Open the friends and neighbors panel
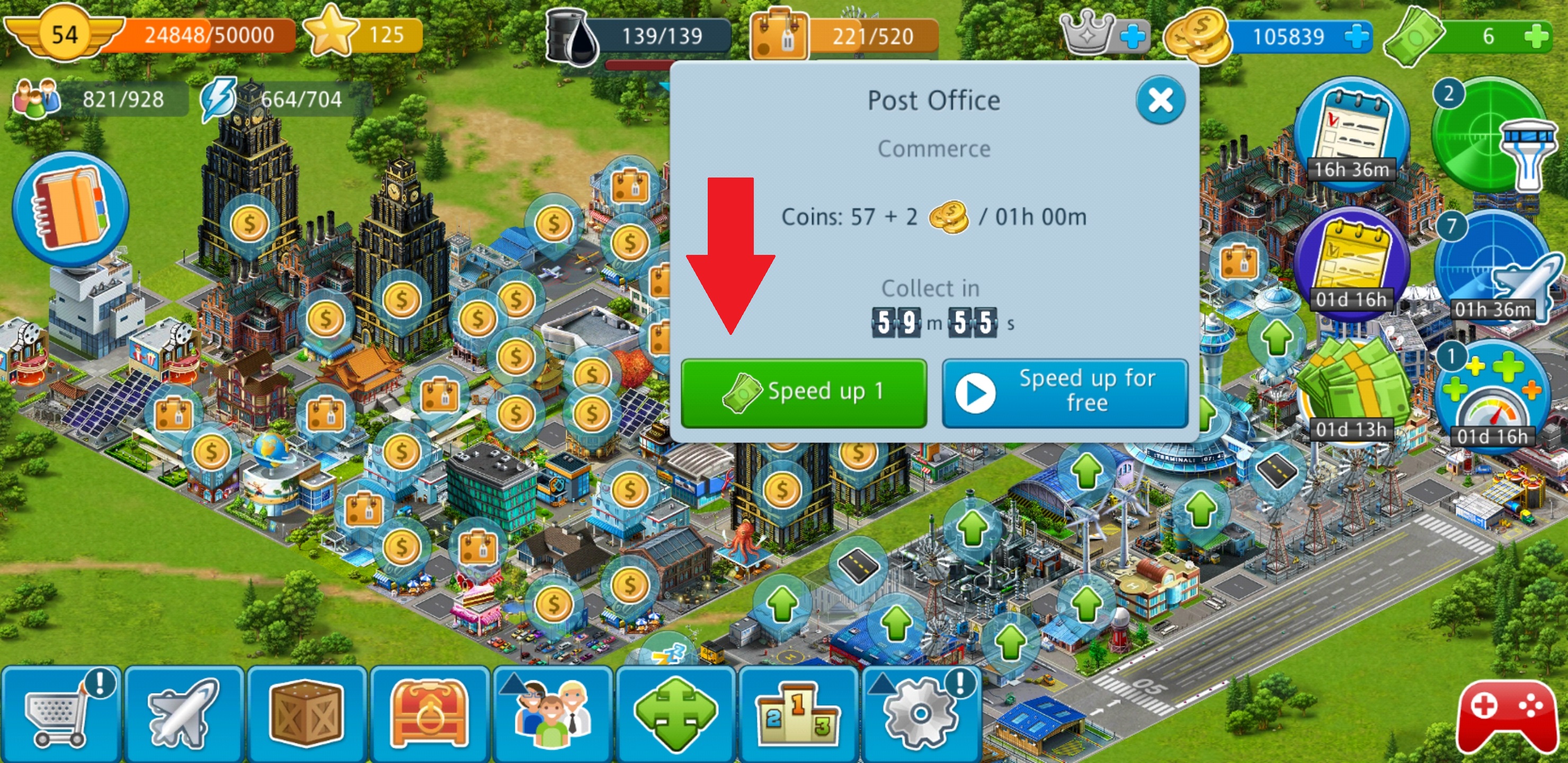Screen dimensions: 1568x763 [553, 714]
